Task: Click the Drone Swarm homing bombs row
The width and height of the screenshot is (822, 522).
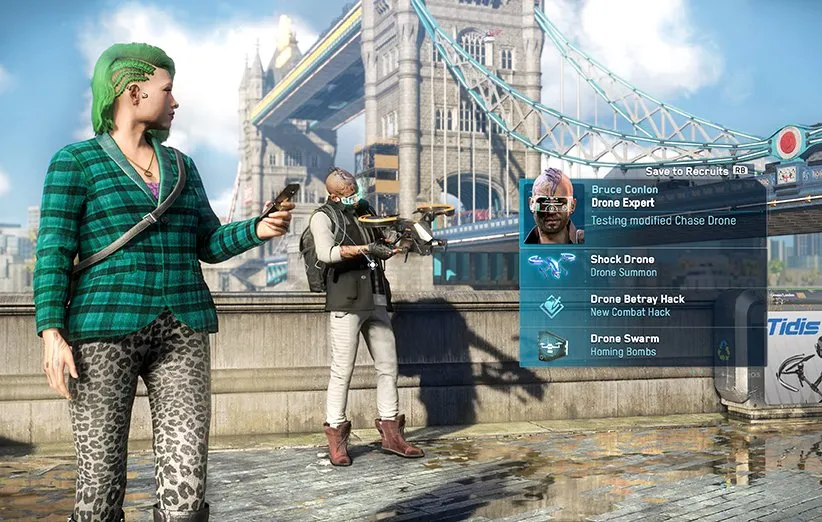Action: 642,345
